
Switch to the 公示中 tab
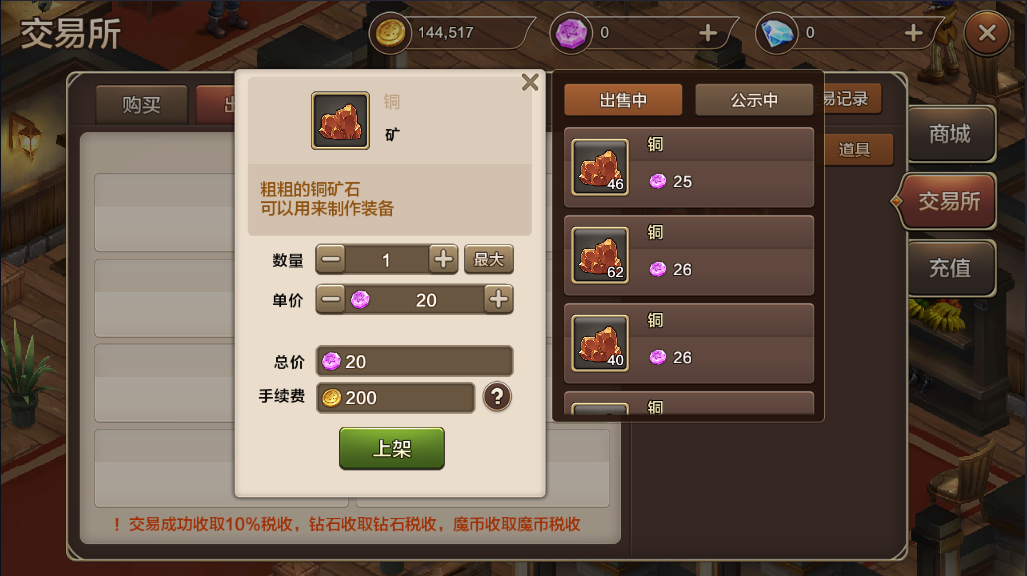[x=754, y=100]
